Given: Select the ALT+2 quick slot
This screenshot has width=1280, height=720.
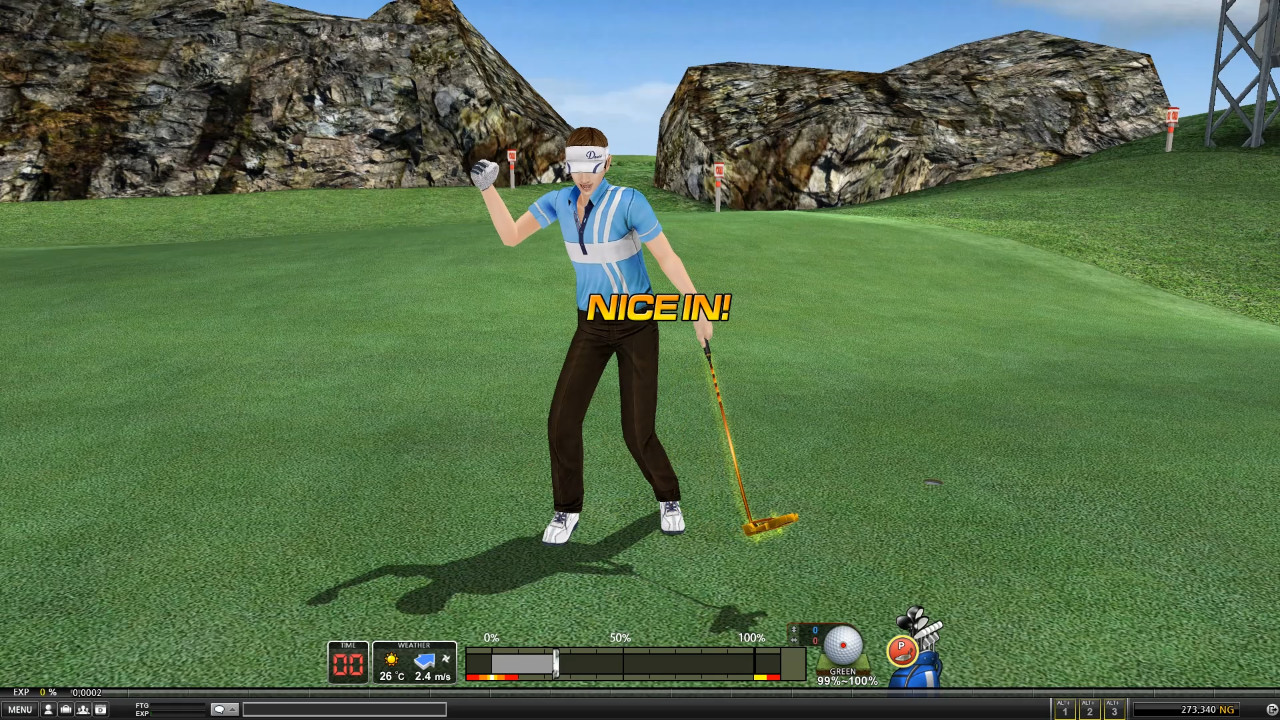Looking at the screenshot, I should point(1088,709).
